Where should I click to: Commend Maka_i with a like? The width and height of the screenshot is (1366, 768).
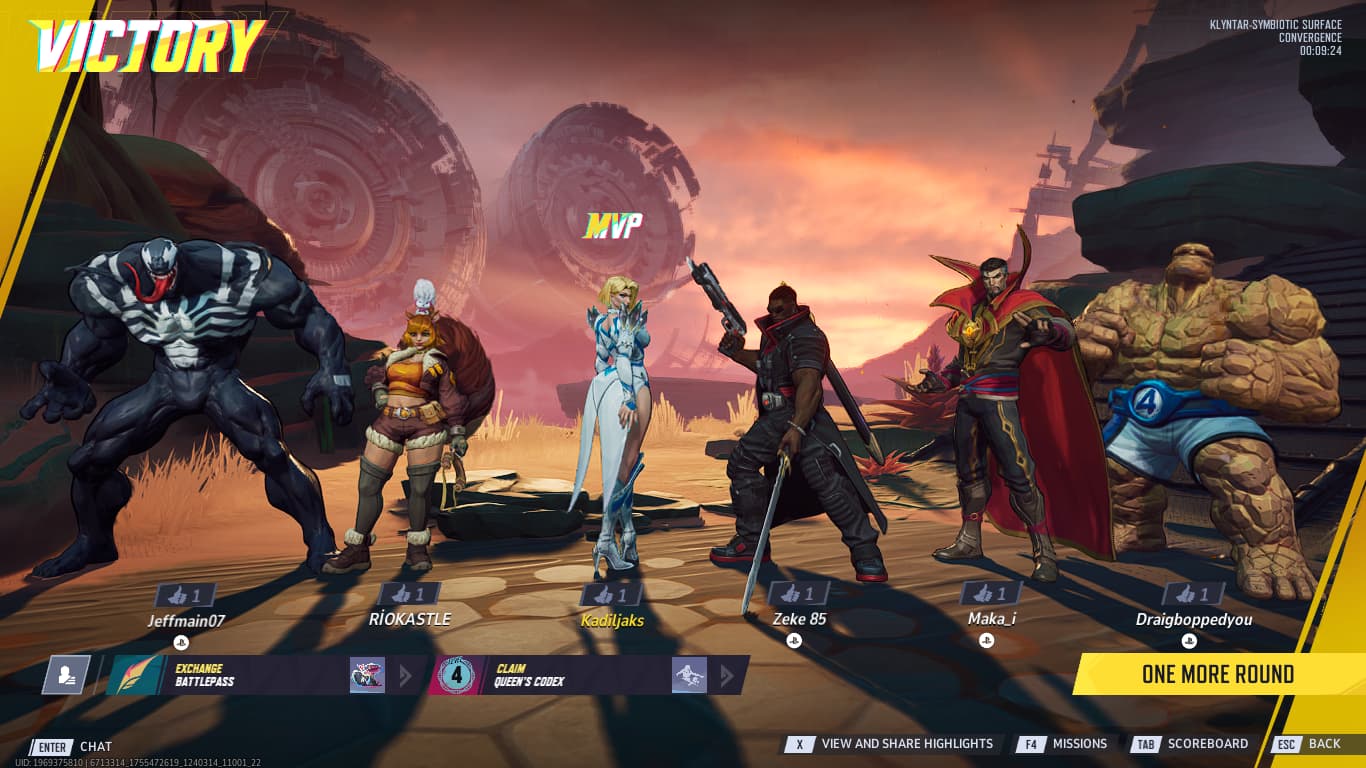point(991,594)
